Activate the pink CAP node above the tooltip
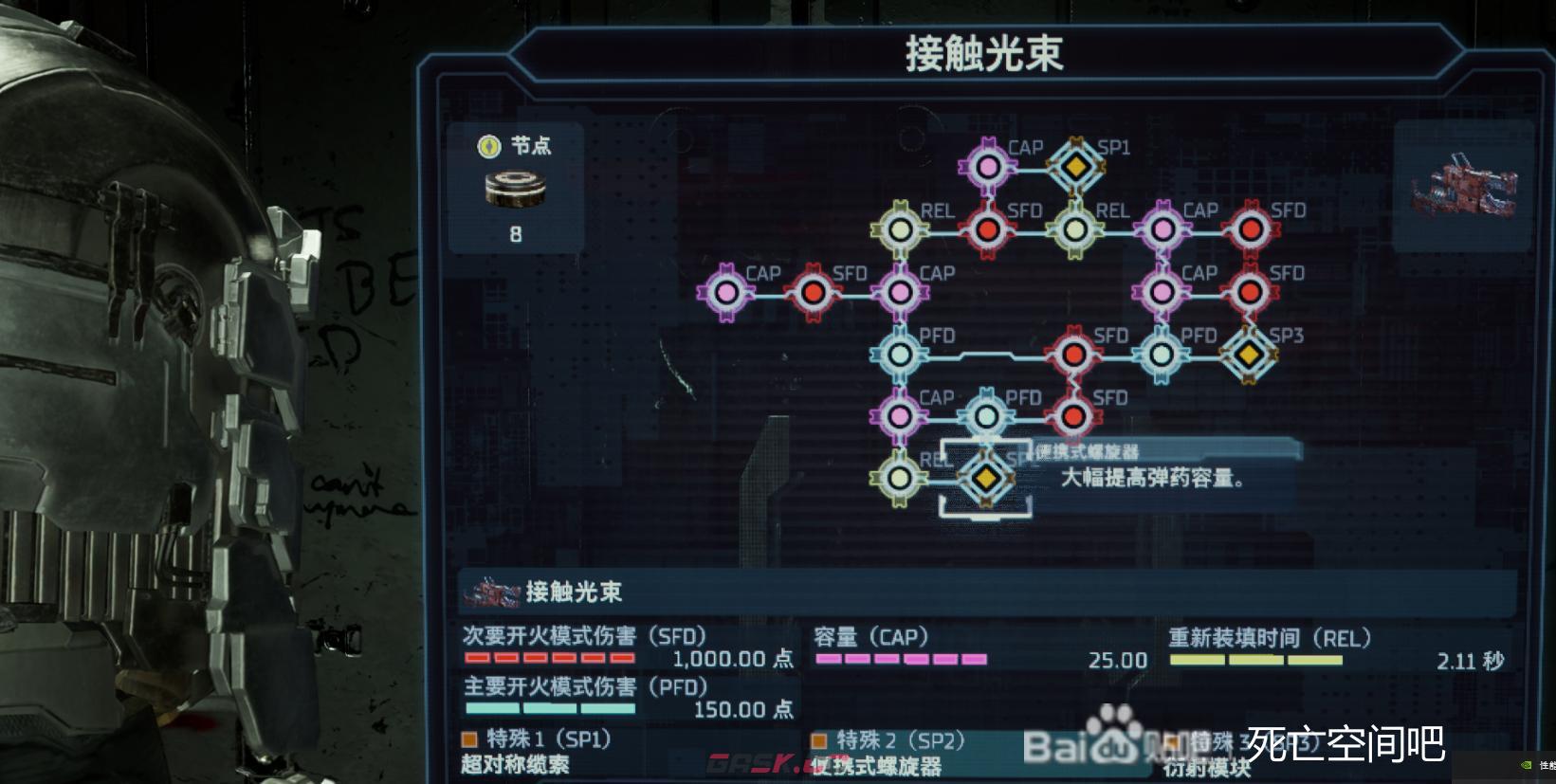The width and height of the screenshot is (1556, 784). [x=898, y=414]
